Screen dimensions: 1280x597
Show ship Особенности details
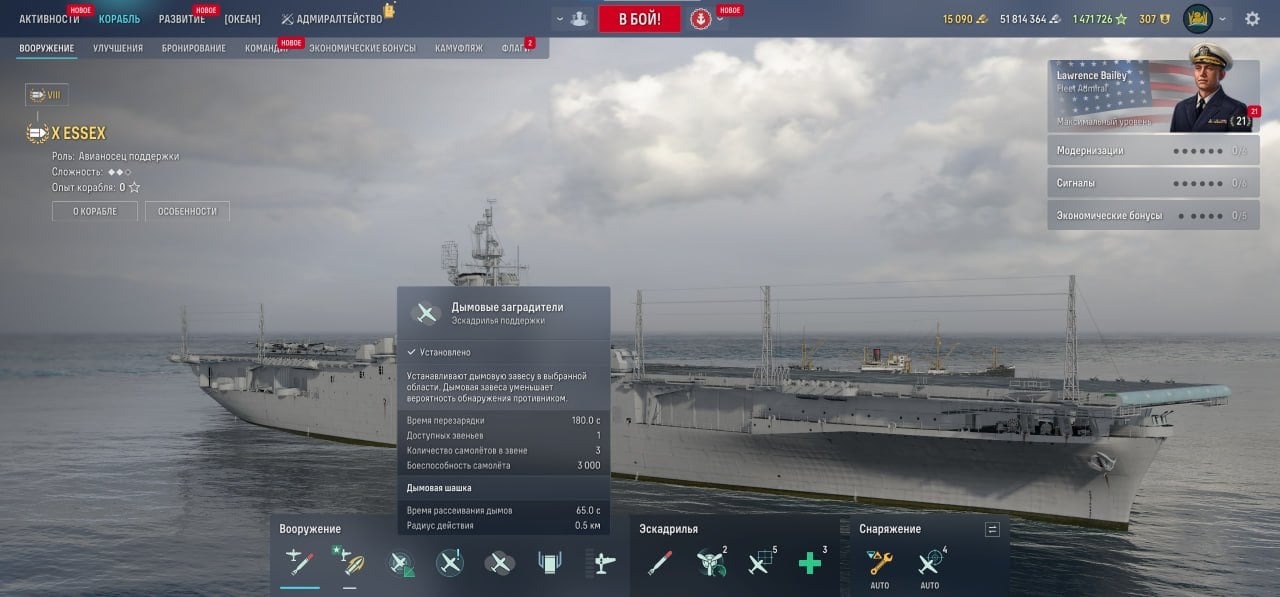point(187,211)
